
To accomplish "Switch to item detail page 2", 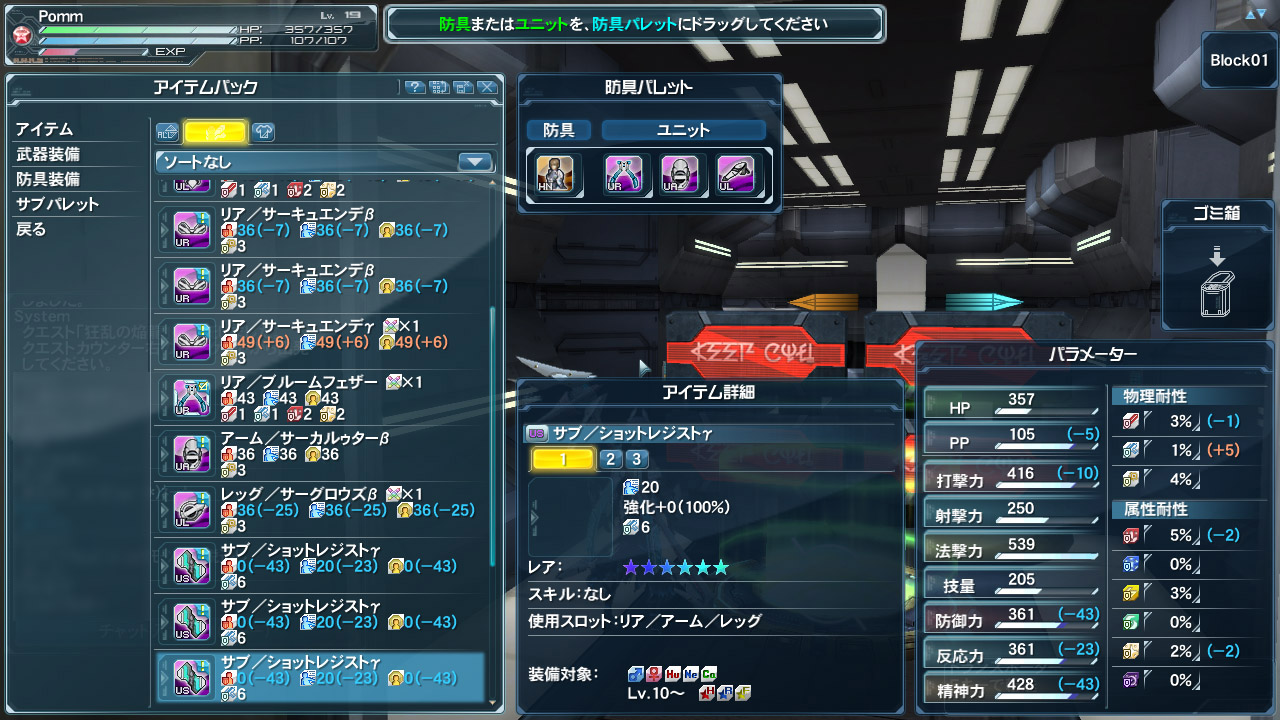I will point(610,460).
